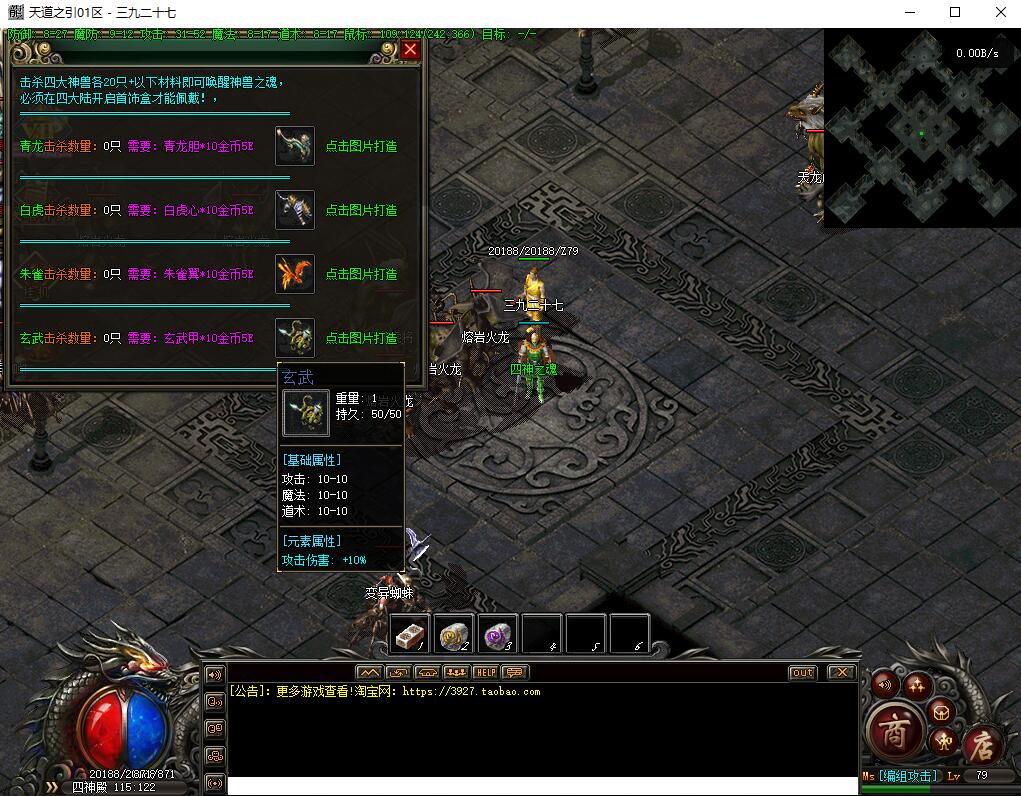
Task: Open the HELP button above chat
Action: [x=485, y=673]
